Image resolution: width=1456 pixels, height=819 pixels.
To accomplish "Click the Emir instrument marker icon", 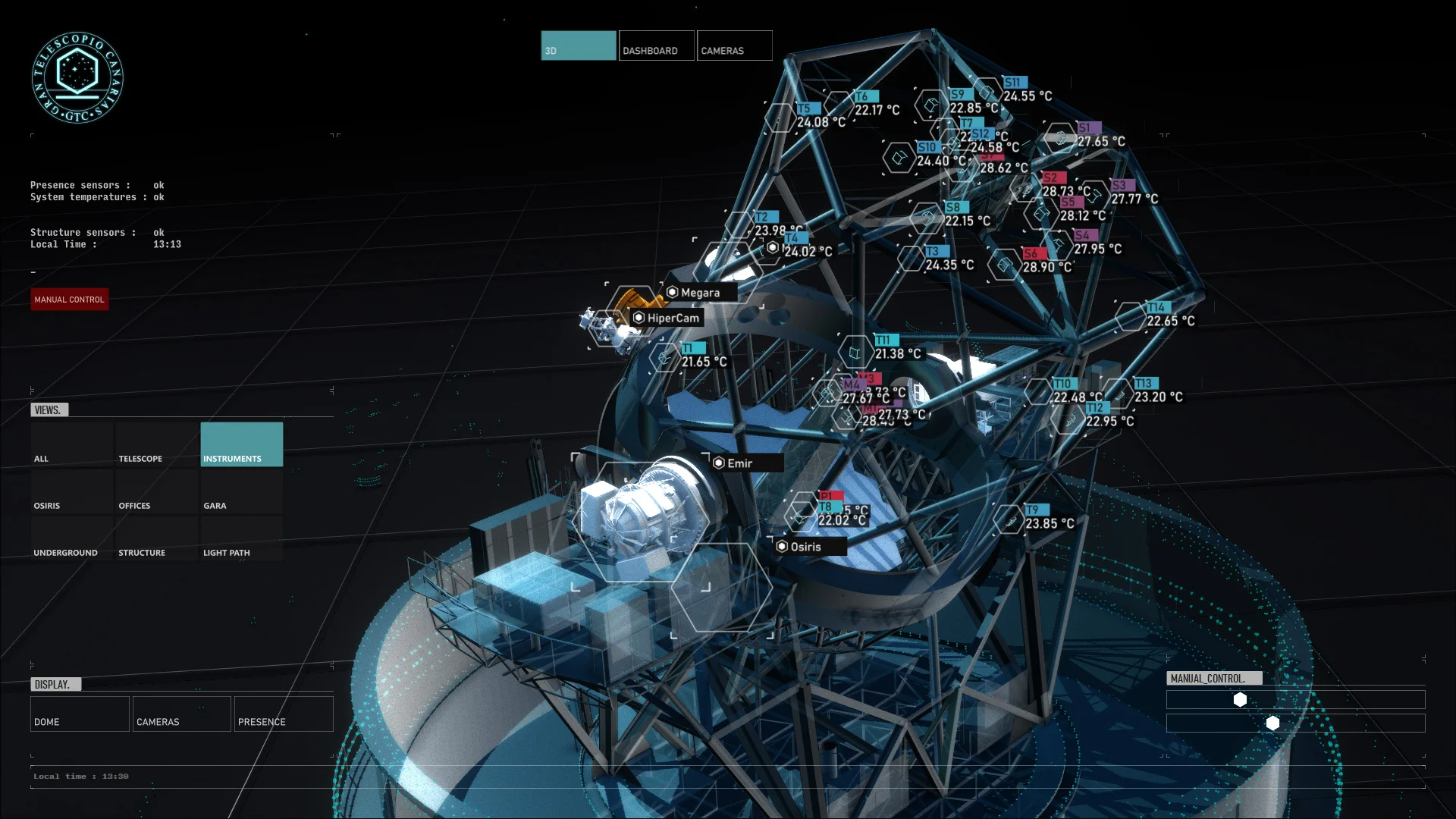I will 719,463.
